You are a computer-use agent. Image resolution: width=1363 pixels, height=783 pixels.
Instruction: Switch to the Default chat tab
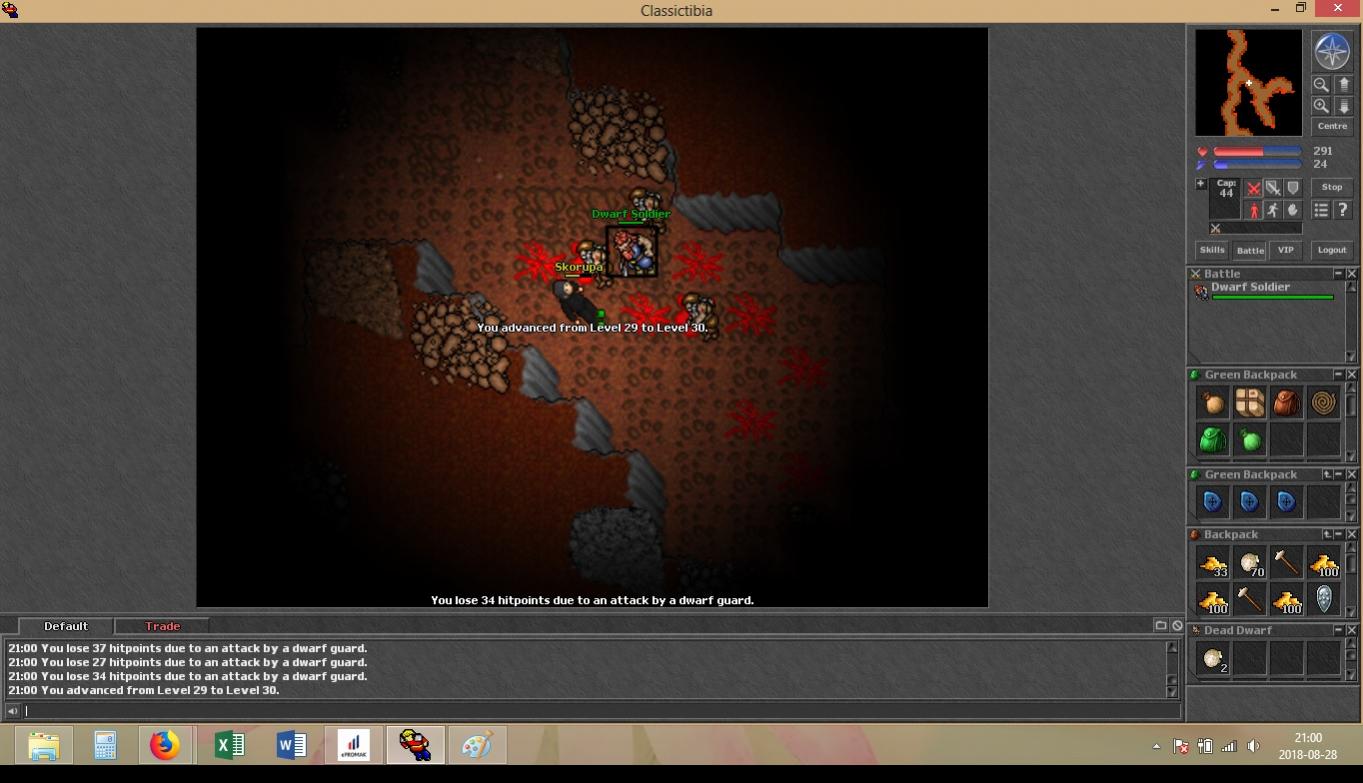(66, 626)
